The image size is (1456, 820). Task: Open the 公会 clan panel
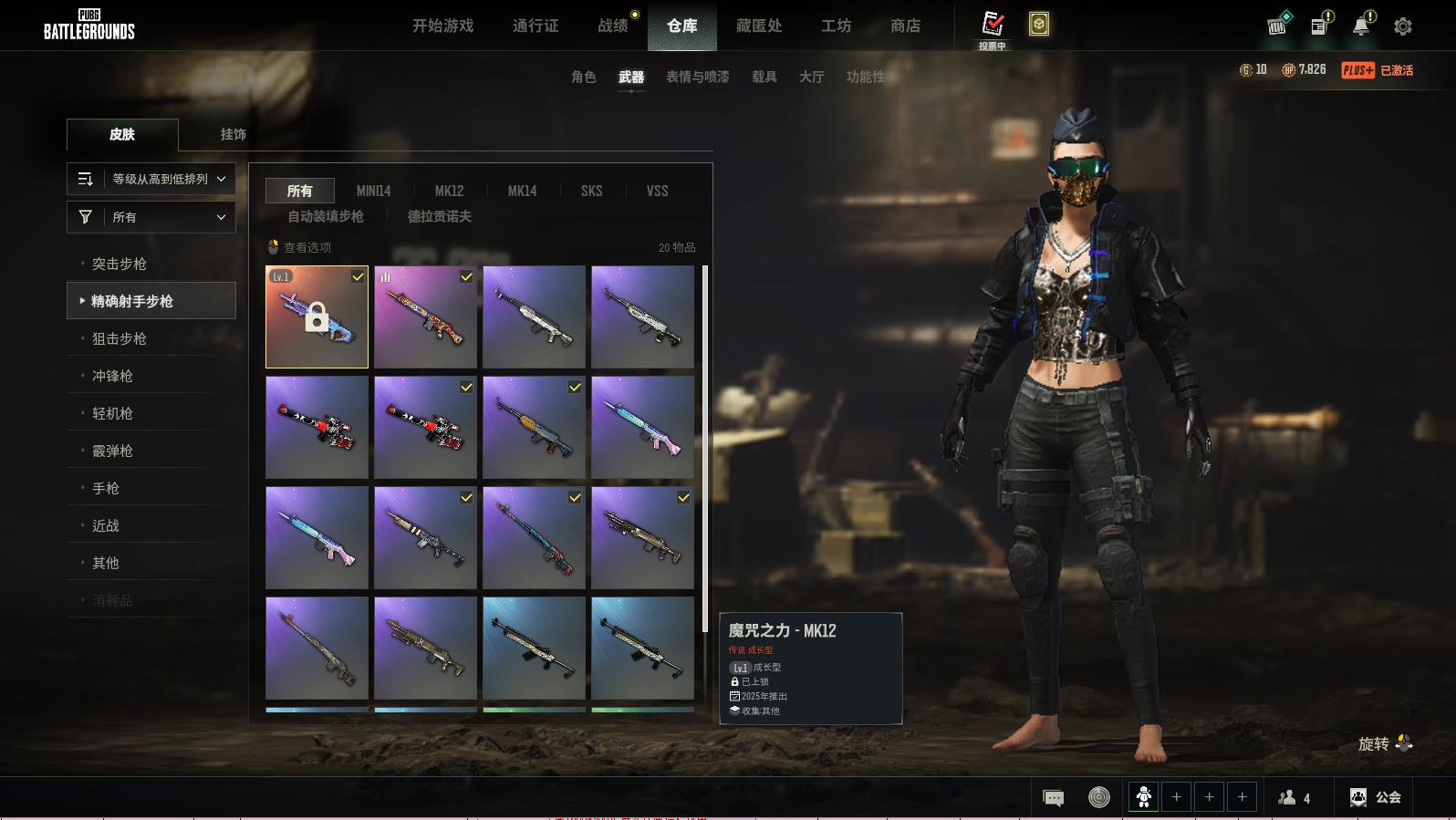[x=1376, y=797]
